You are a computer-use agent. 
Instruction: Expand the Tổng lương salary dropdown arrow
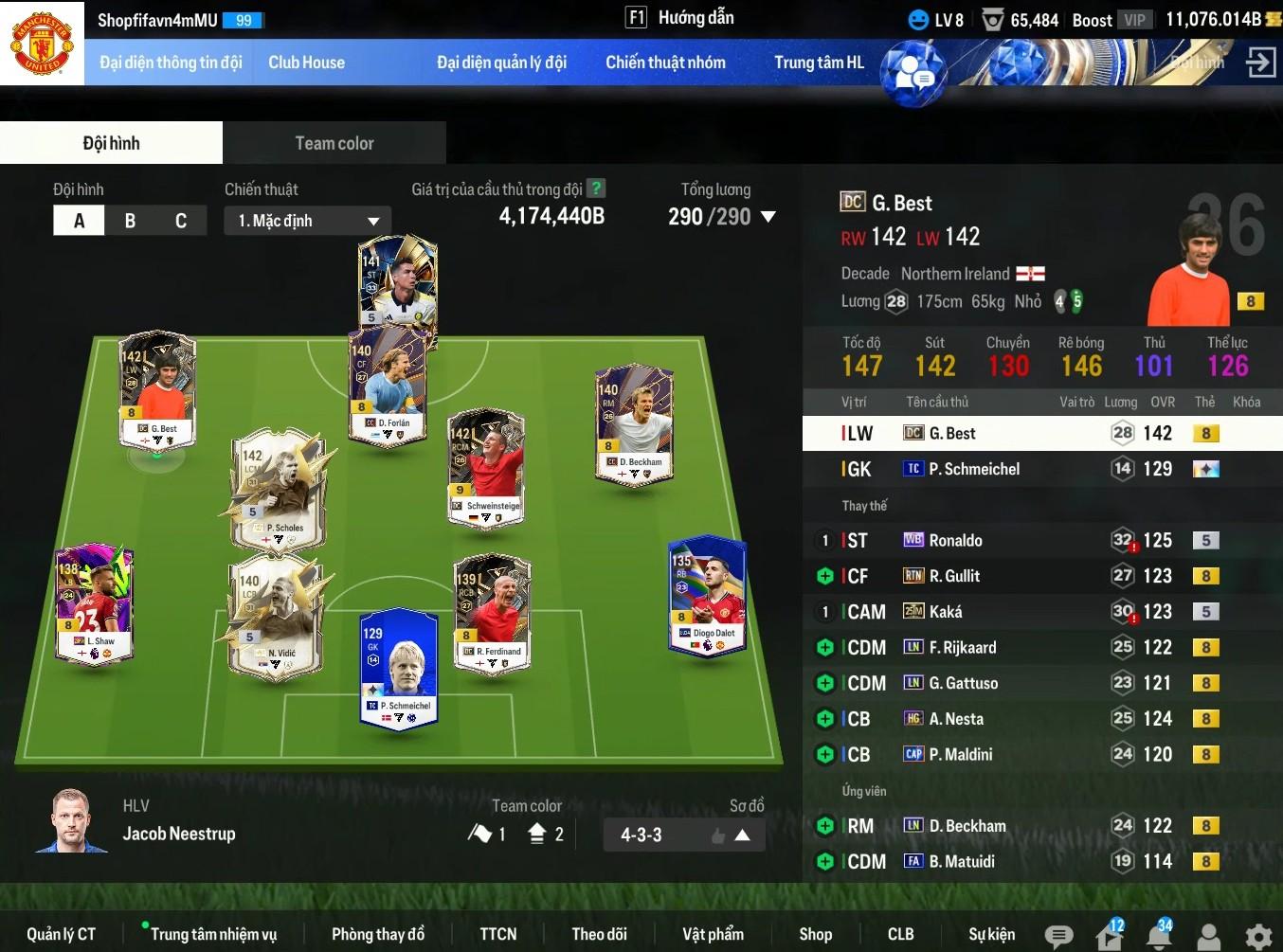tap(768, 217)
